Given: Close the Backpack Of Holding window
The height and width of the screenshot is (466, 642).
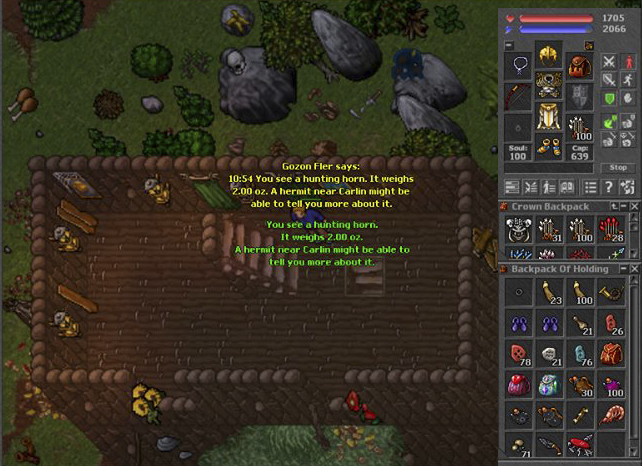Looking at the screenshot, I should (636, 268).
